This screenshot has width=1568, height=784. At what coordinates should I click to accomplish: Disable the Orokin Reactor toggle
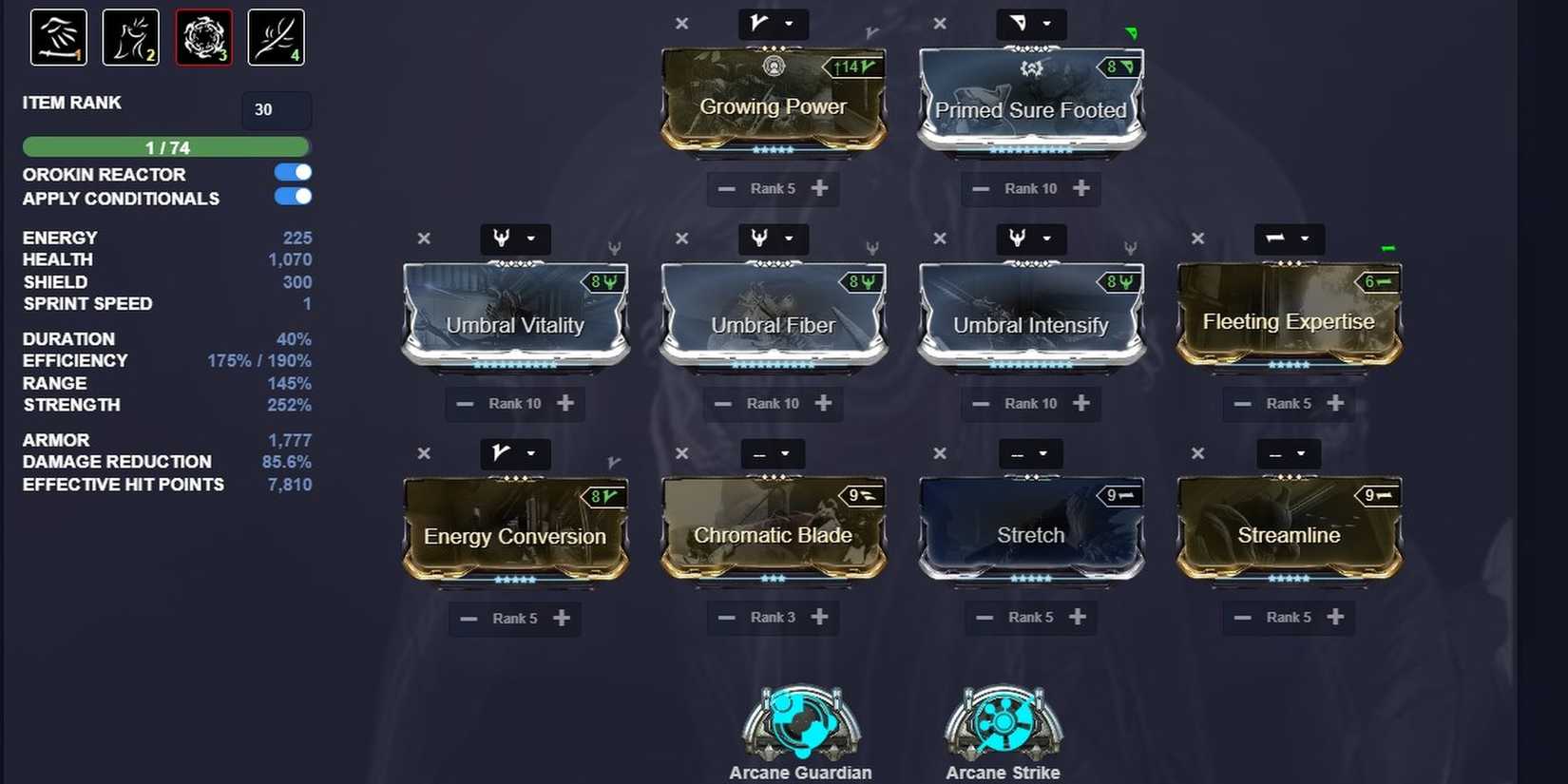(293, 172)
